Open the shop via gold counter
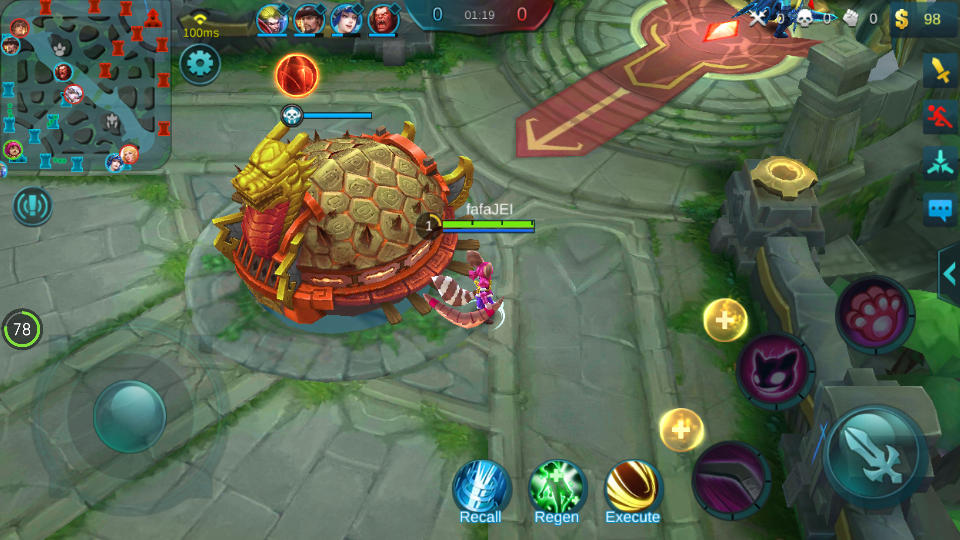The height and width of the screenshot is (540, 960). 920,19
